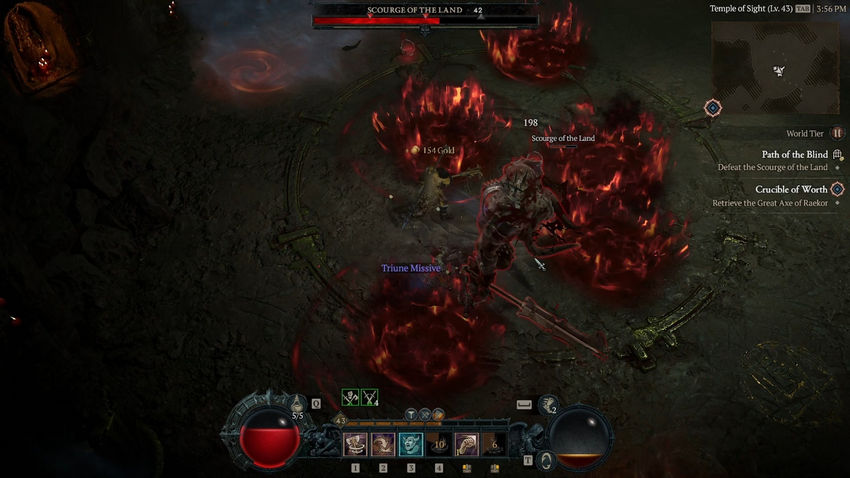Click the crossed-axes buff icon
This screenshot has height=478, width=850.
point(351,398)
